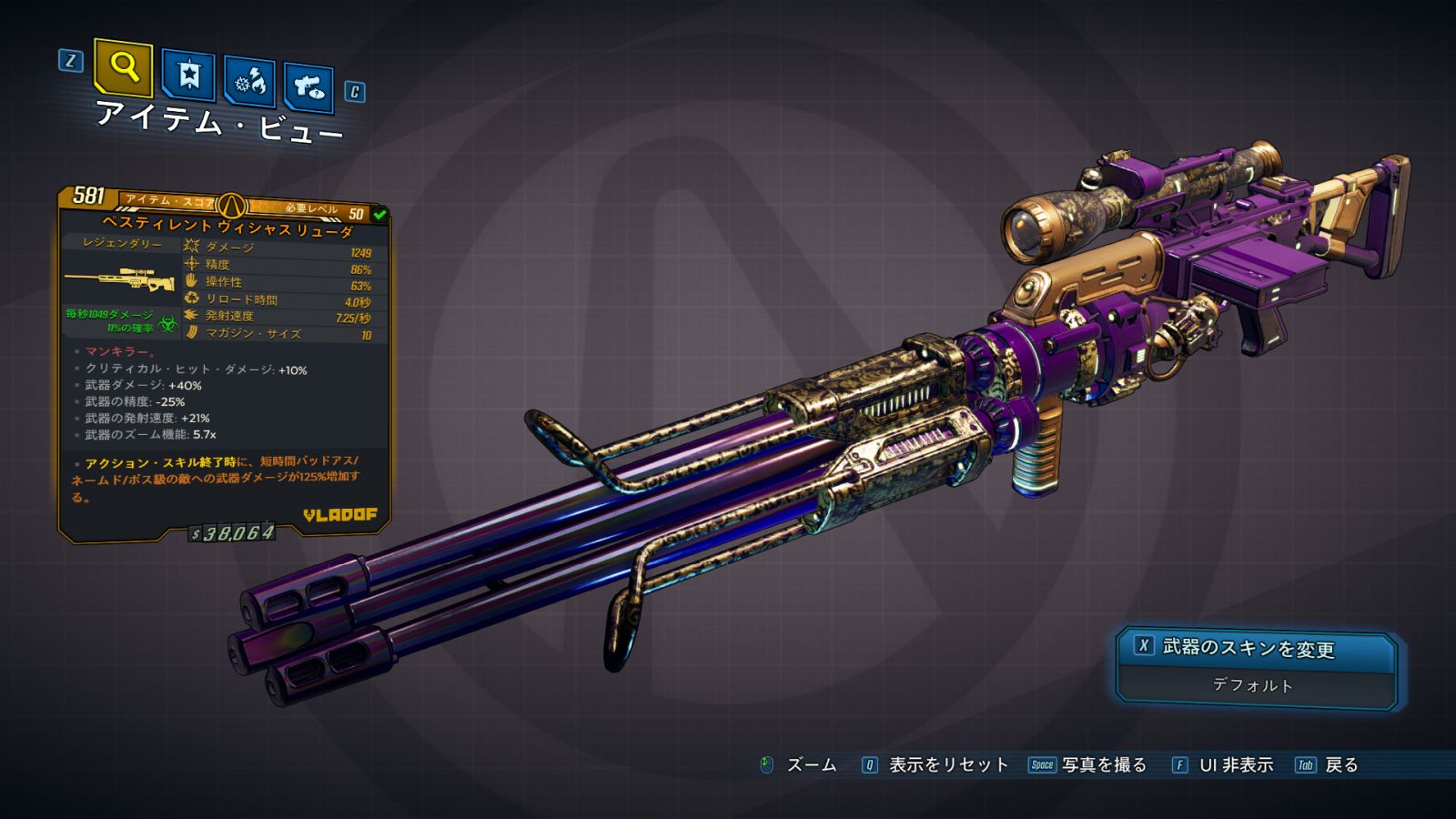Click the Vladof sniper rifle item card
This screenshot has height=819, width=1456.
tap(224, 362)
